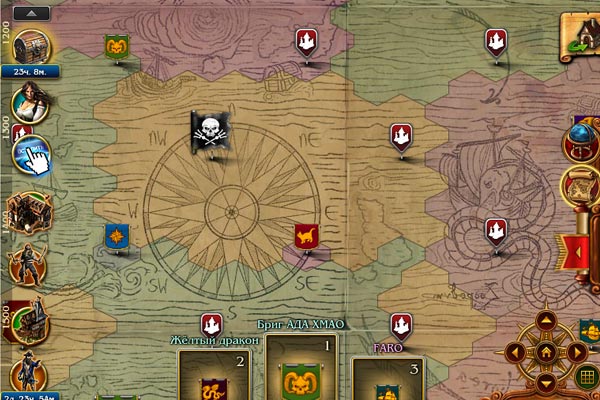Image resolution: width=600 pixels, height=400 pixels.
Task: Pan the map up with compass arrow
Action: (x=545, y=322)
